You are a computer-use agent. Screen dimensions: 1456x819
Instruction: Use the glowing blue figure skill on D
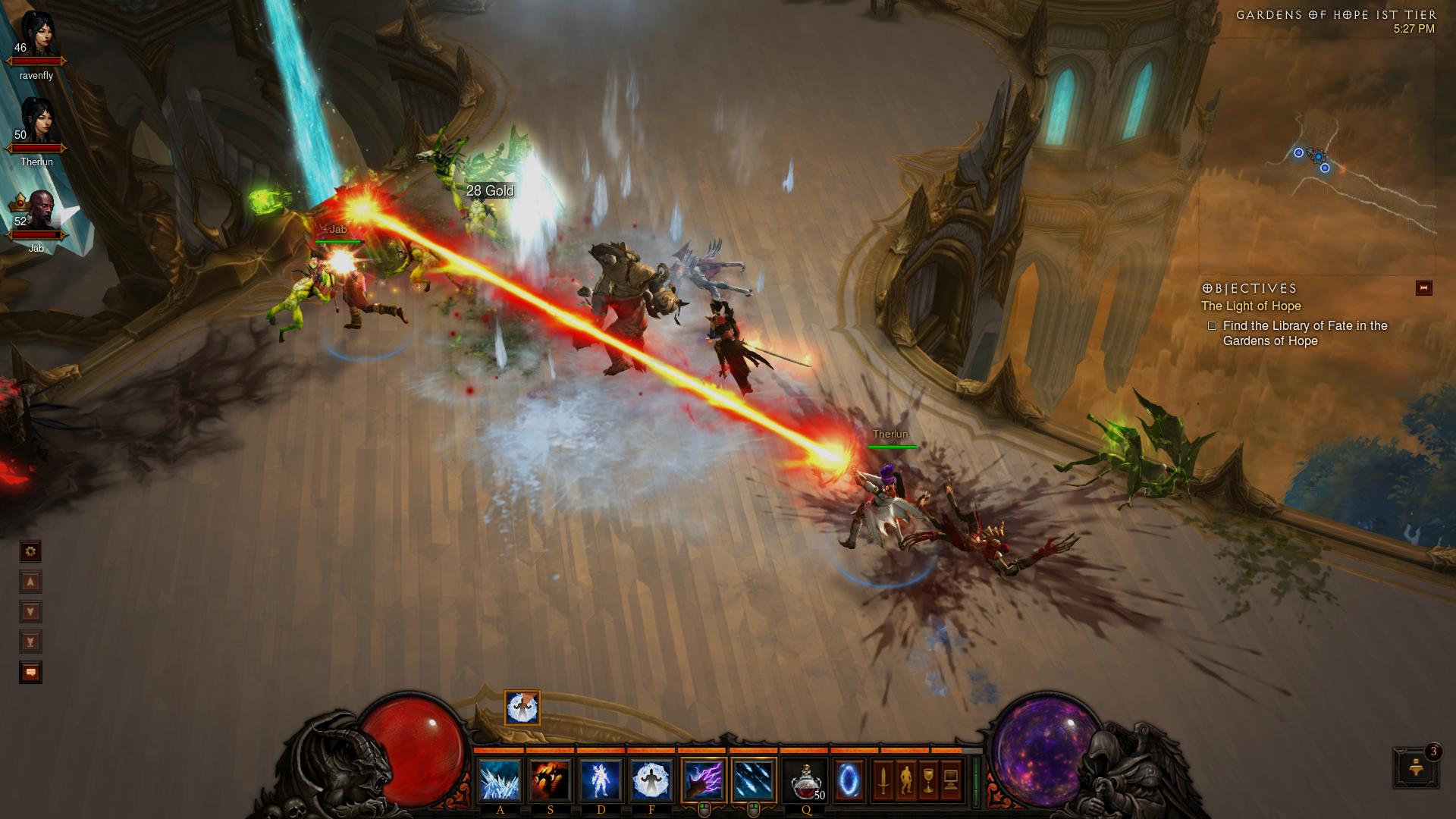[x=601, y=780]
